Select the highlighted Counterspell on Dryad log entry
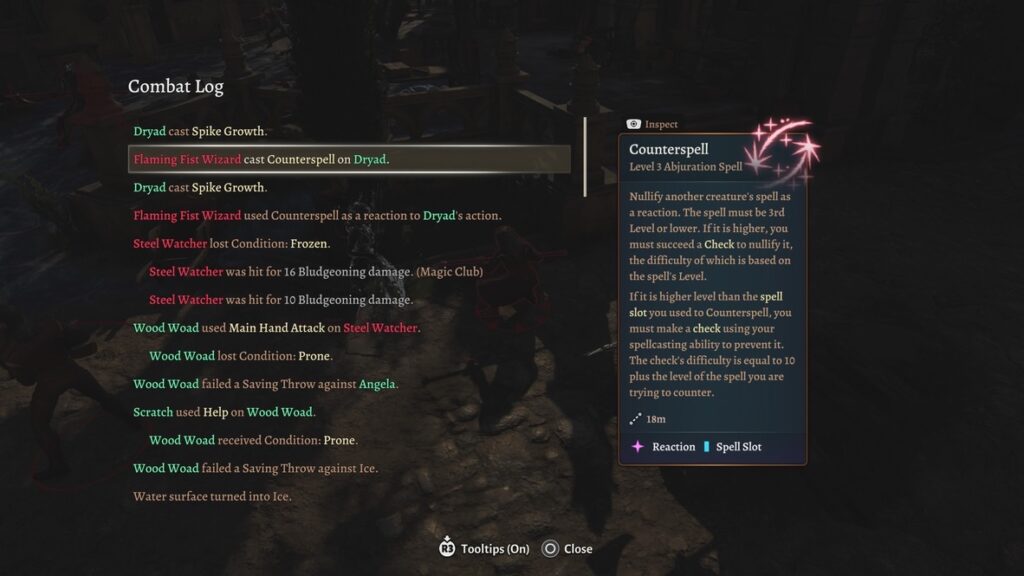1024x576 pixels. 350,159
